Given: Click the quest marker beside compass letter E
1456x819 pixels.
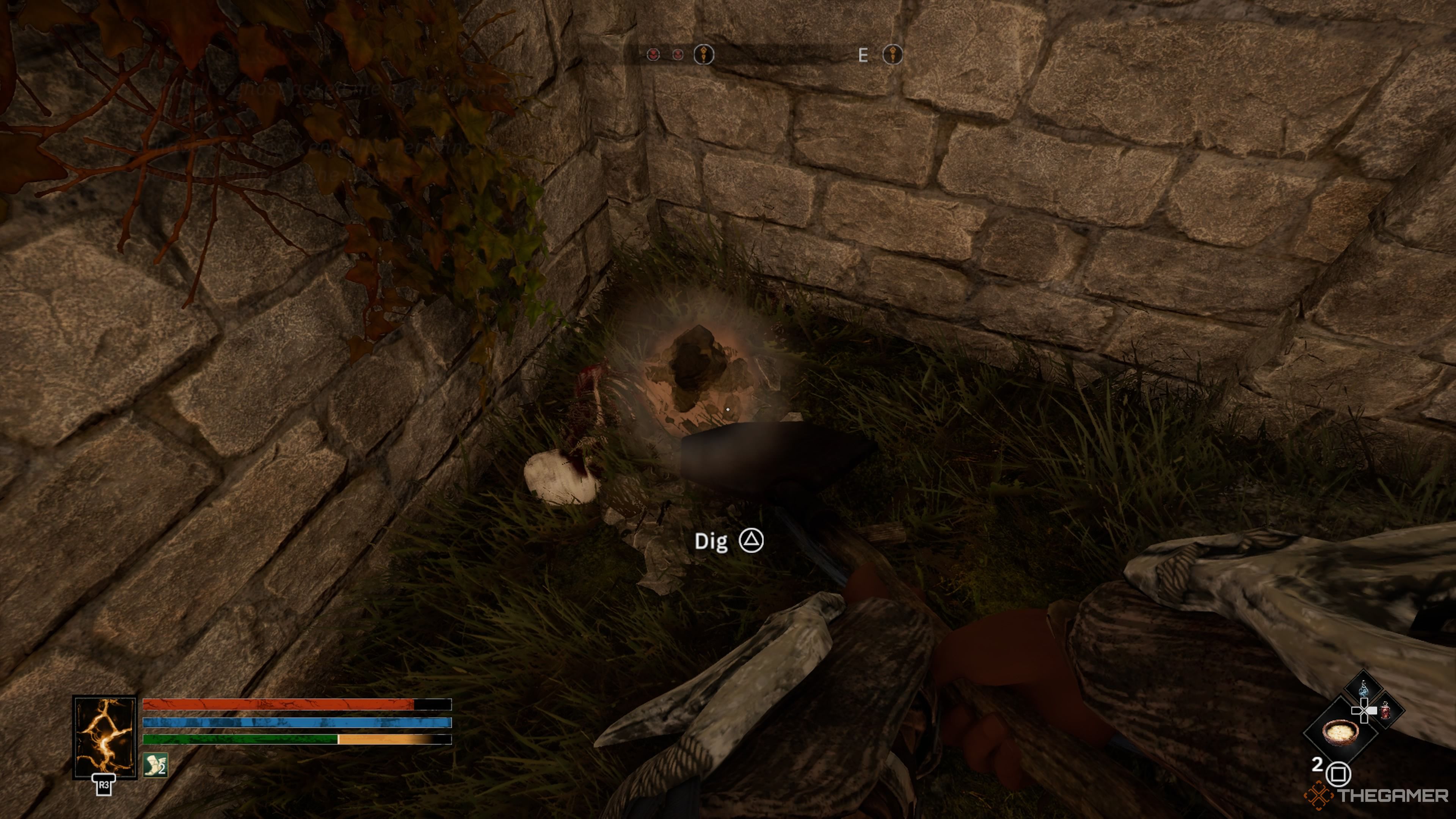Looking at the screenshot, I should pyautogui.click(x=893, y=55).
